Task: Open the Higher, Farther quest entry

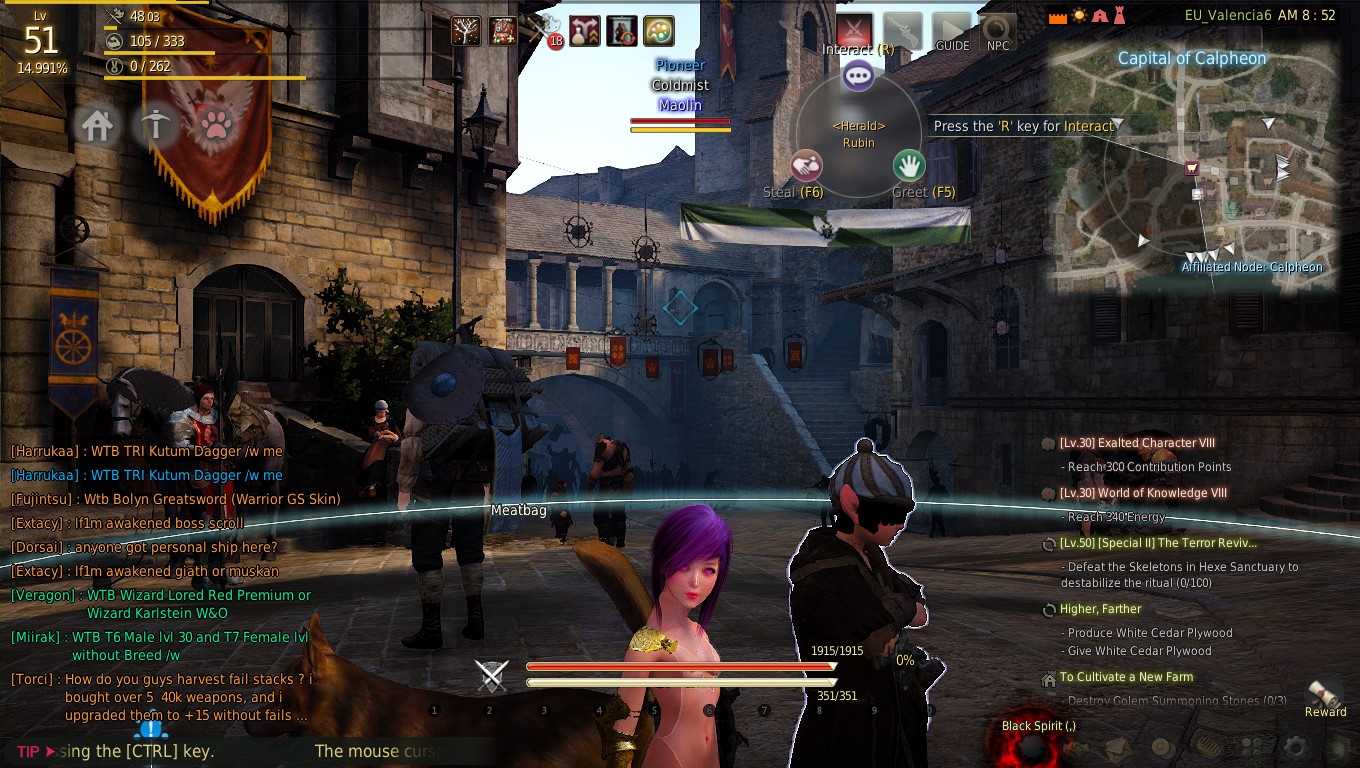Action: pyautogui.click(x=1100, y=609)
